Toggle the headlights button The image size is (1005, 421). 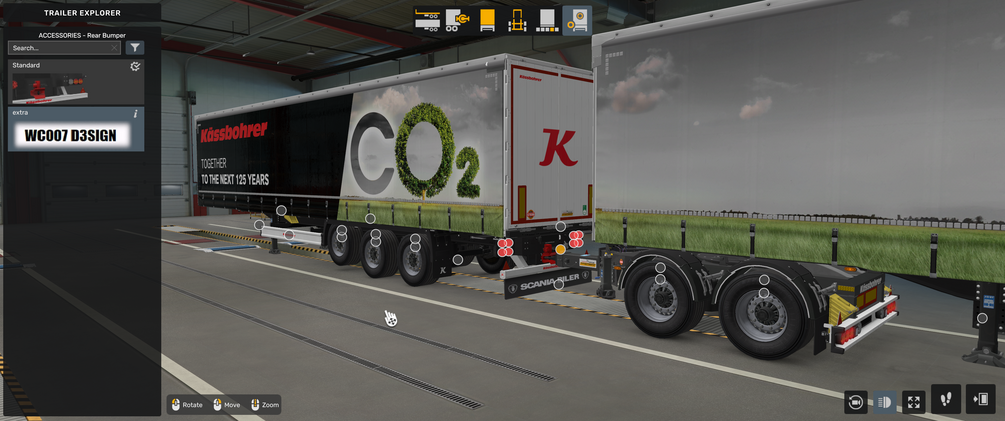pos(884,401)
